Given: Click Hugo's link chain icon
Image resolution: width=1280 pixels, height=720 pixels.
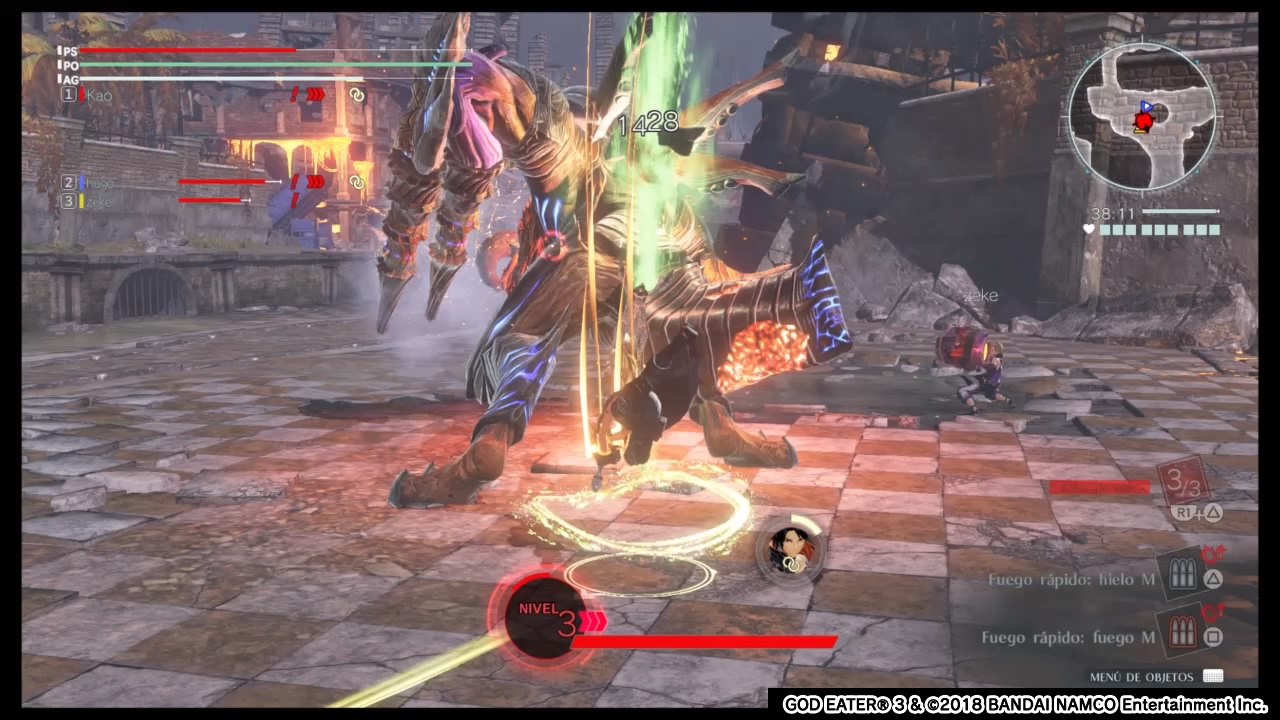Looking at the screenshot, I should pyautogui.click(x=356, y=182).
